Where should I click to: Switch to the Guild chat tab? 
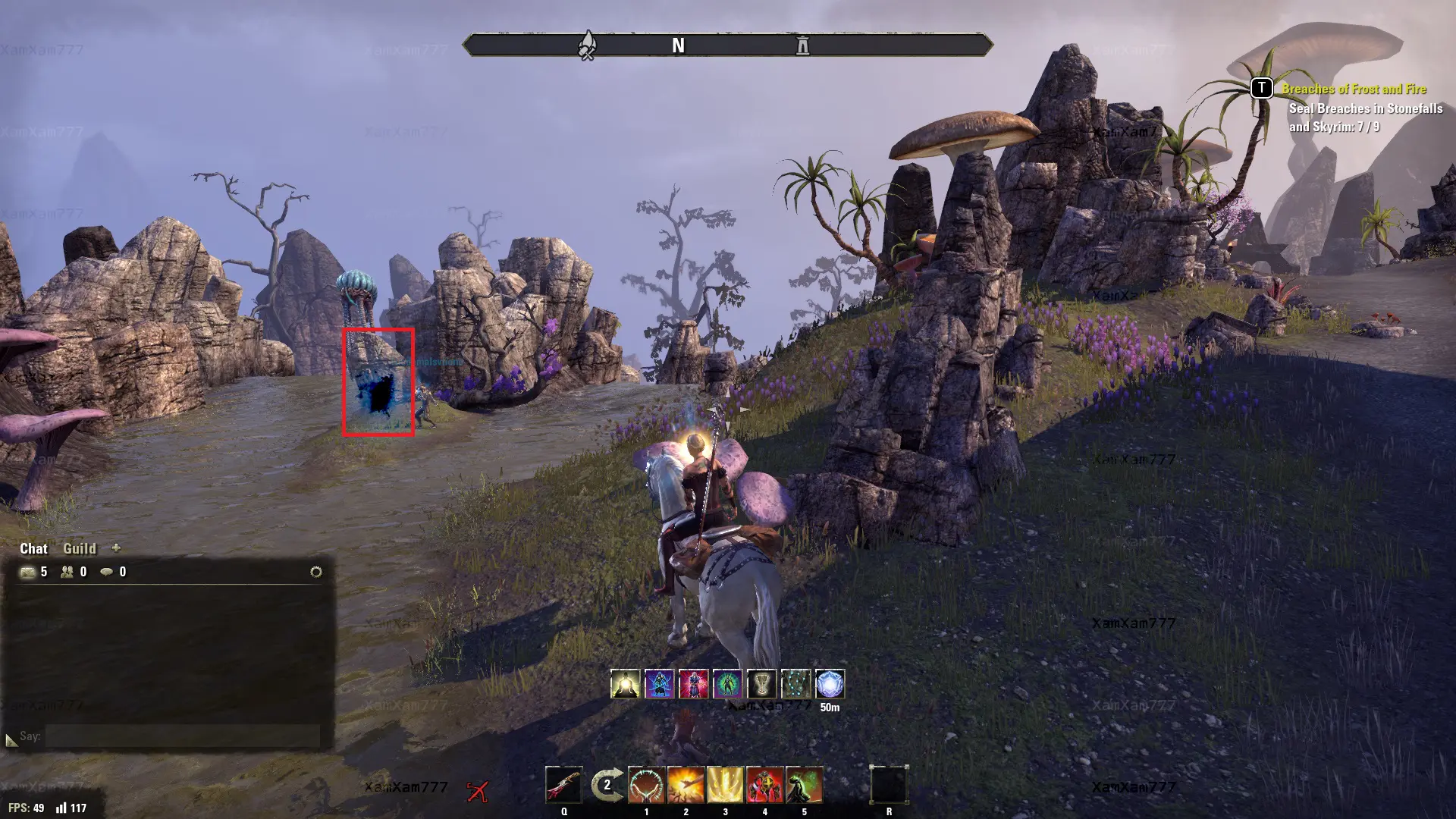(x=80, y=548)
